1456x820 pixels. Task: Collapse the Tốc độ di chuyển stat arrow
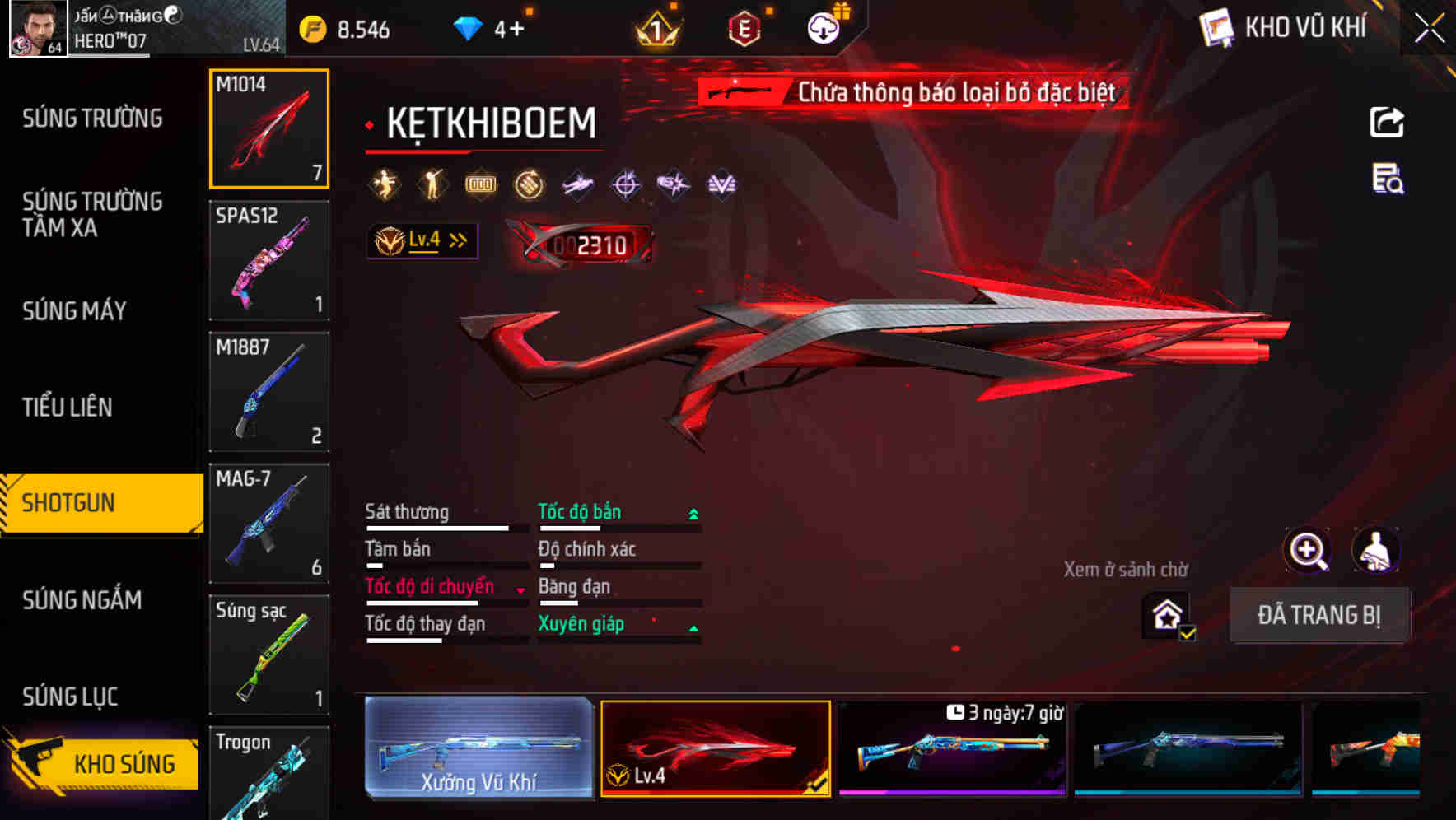(x=521, y=588)
